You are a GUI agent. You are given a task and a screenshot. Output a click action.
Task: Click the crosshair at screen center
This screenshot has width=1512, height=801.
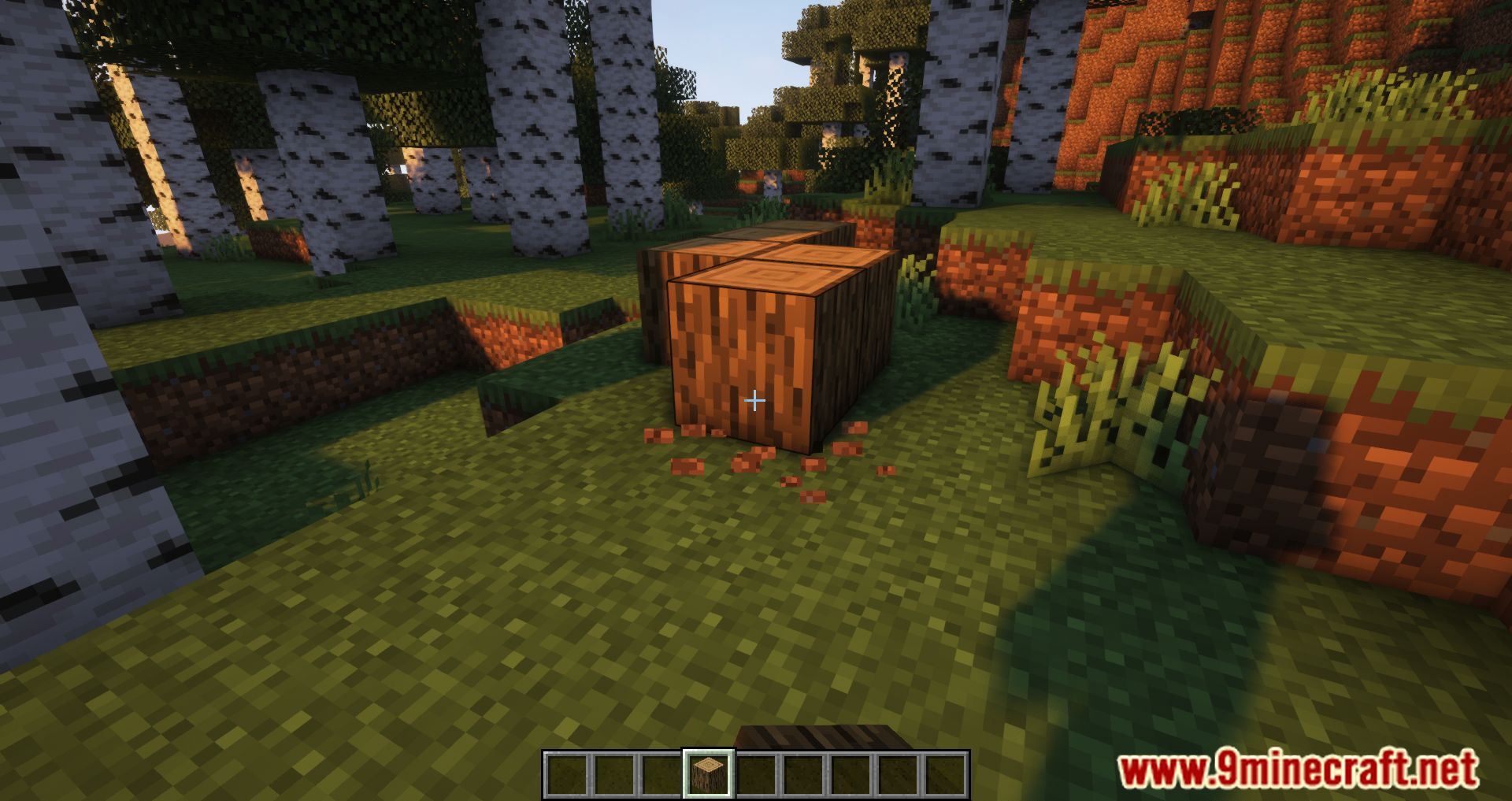pyautogui.click(x=756, y=400)
